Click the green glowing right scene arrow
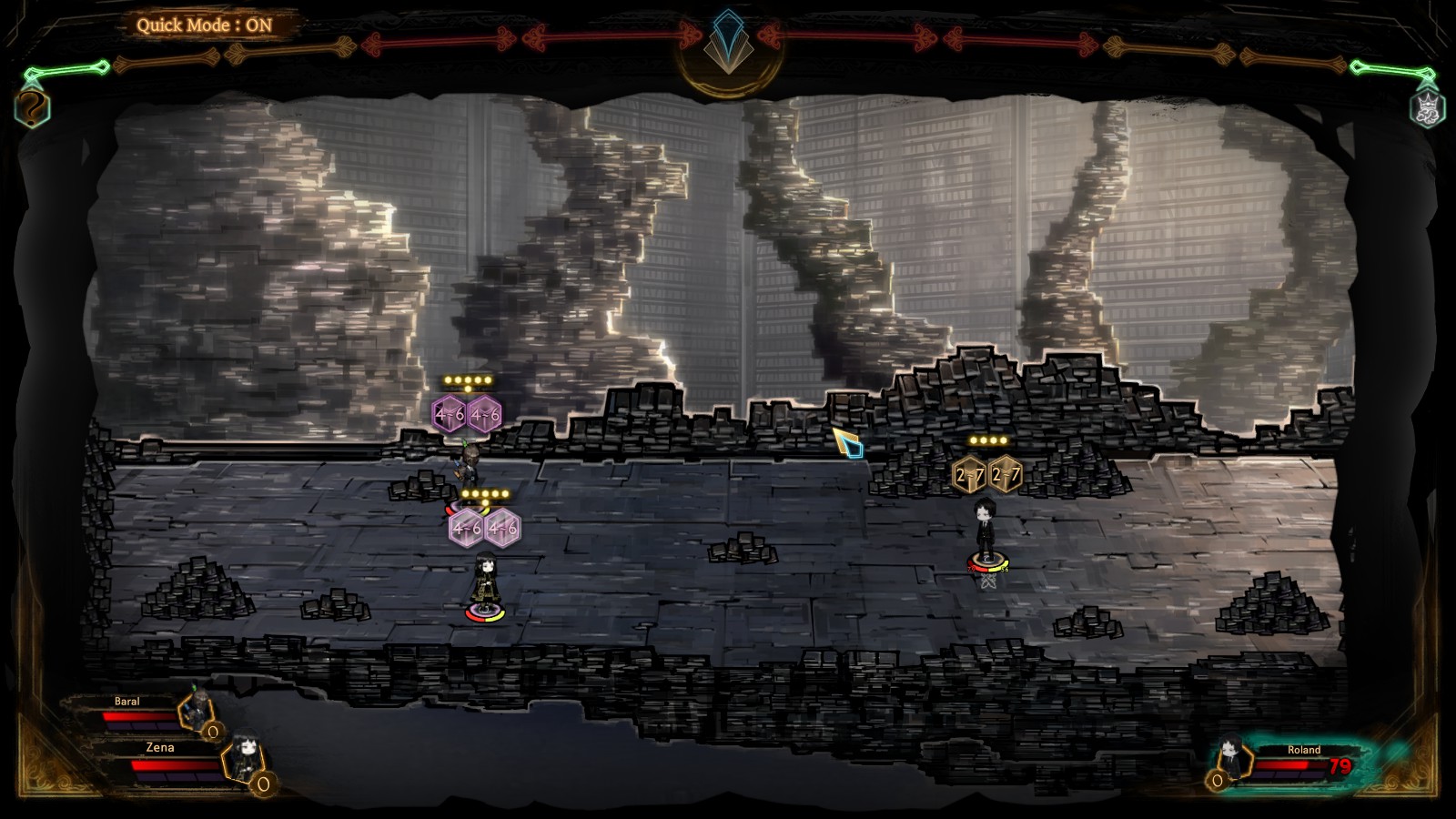This screenshot has width=1456, height=819. (x=1390, y=66)
